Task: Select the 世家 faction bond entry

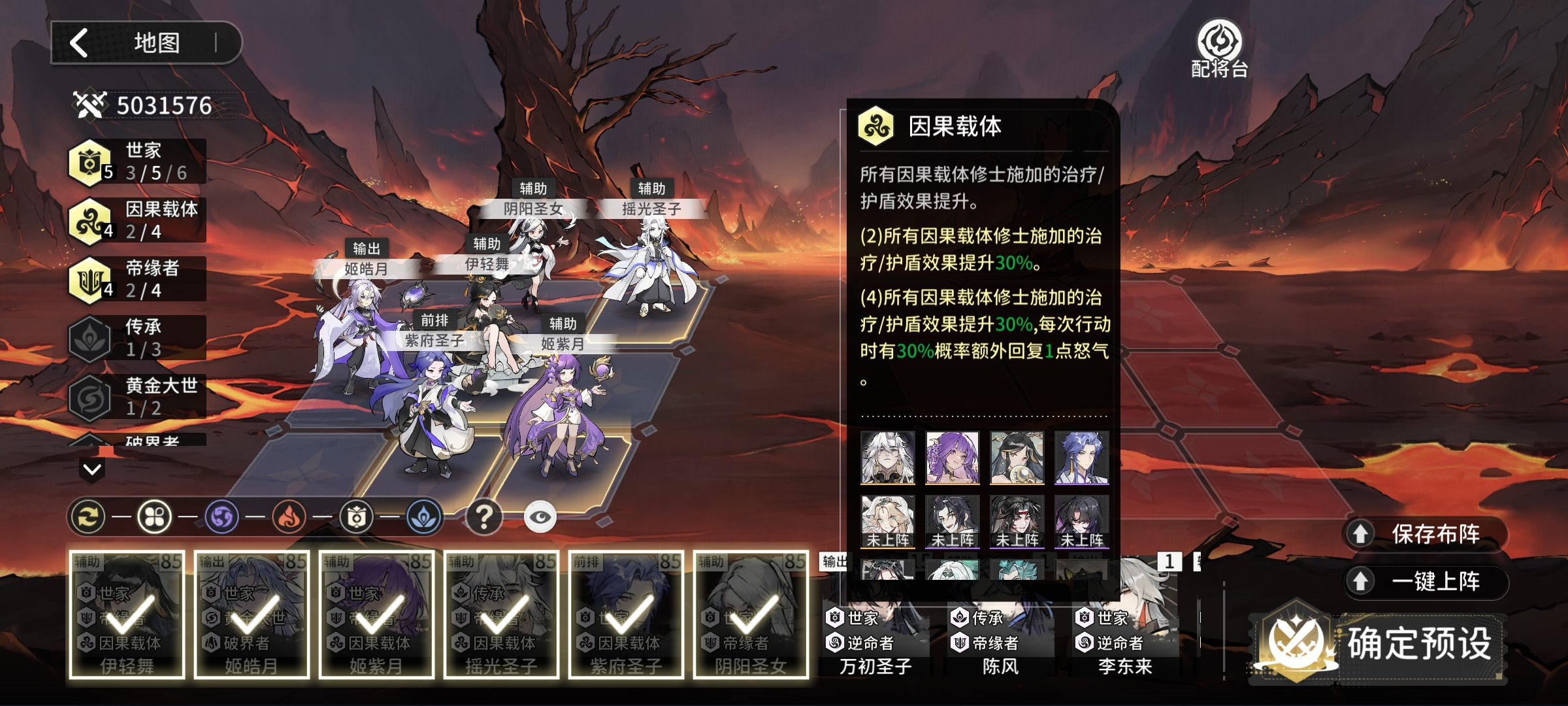Action: click(137, 161)
